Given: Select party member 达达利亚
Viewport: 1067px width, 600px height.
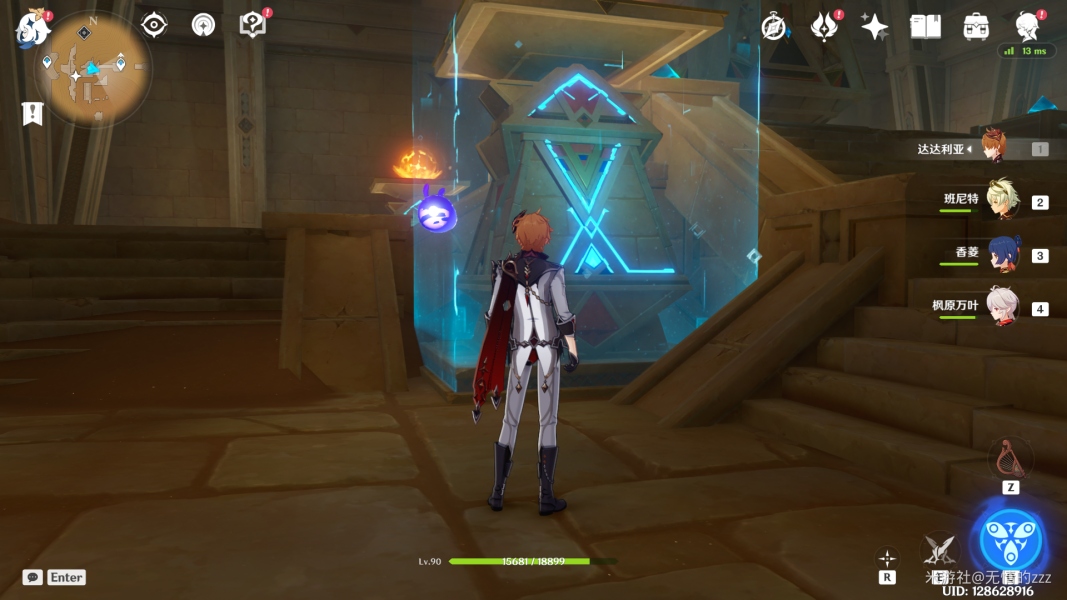Looking at the screenshot, I should coord(992,148).
